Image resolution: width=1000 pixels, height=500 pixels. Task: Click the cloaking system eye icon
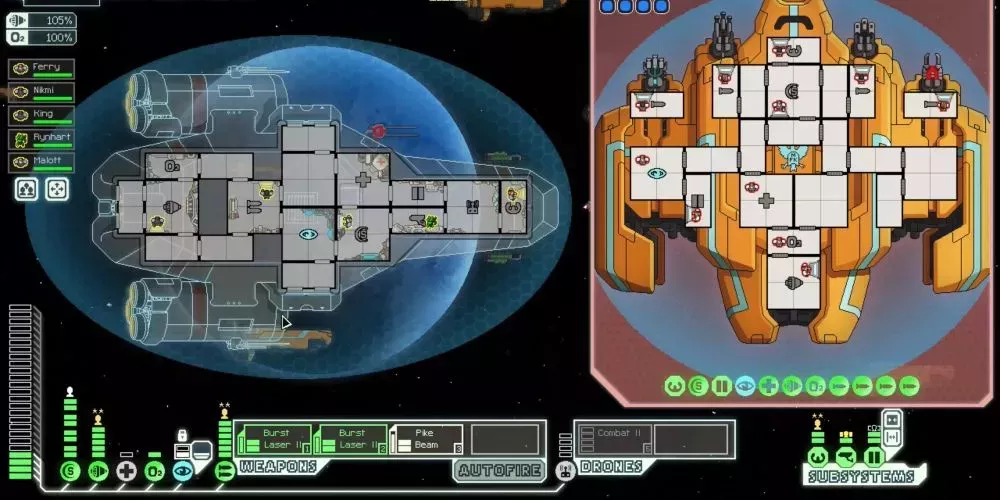(x=182, y=471)
